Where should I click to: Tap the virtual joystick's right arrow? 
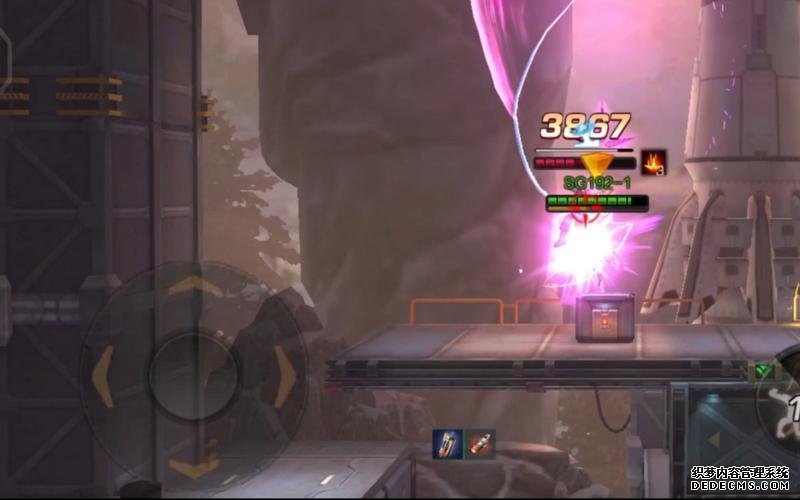point(285,377)
